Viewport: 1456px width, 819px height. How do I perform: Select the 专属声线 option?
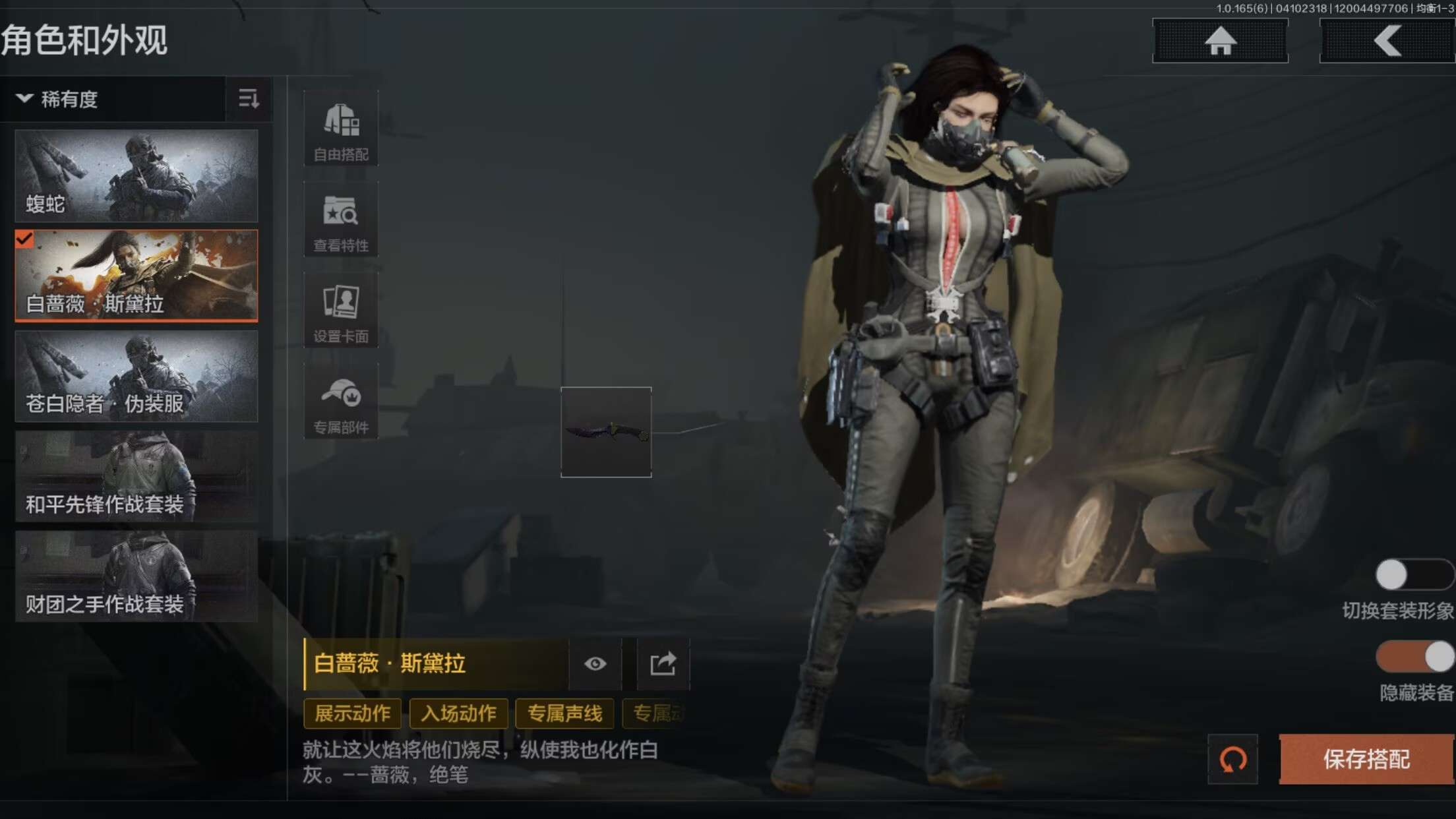pos(565,713)
